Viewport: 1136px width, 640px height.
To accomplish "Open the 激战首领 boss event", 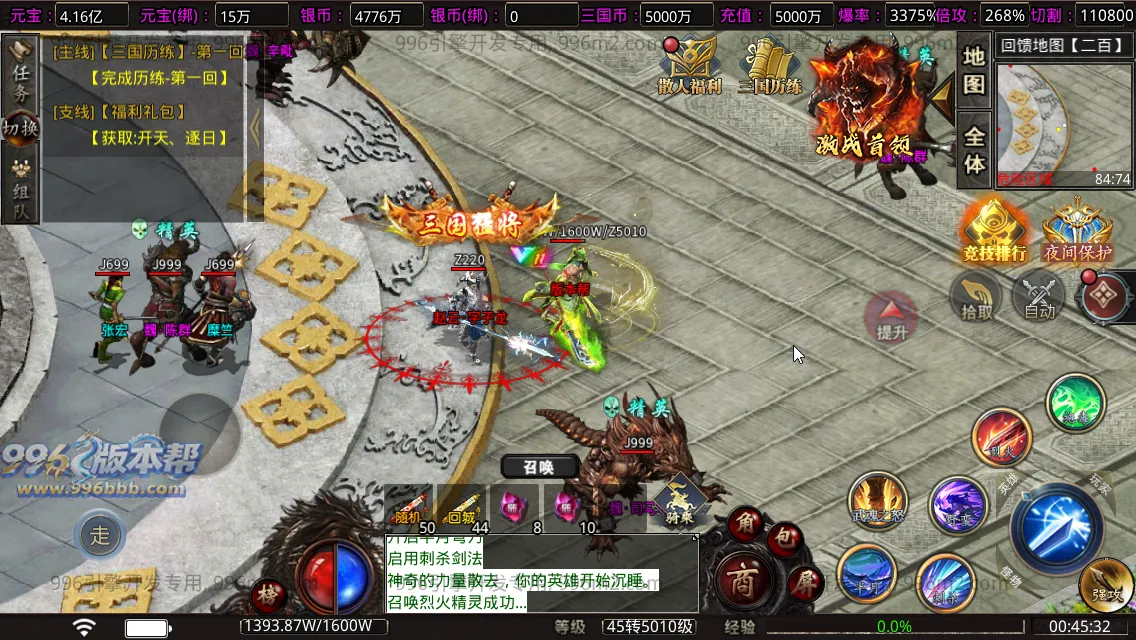I will [866, 100].
